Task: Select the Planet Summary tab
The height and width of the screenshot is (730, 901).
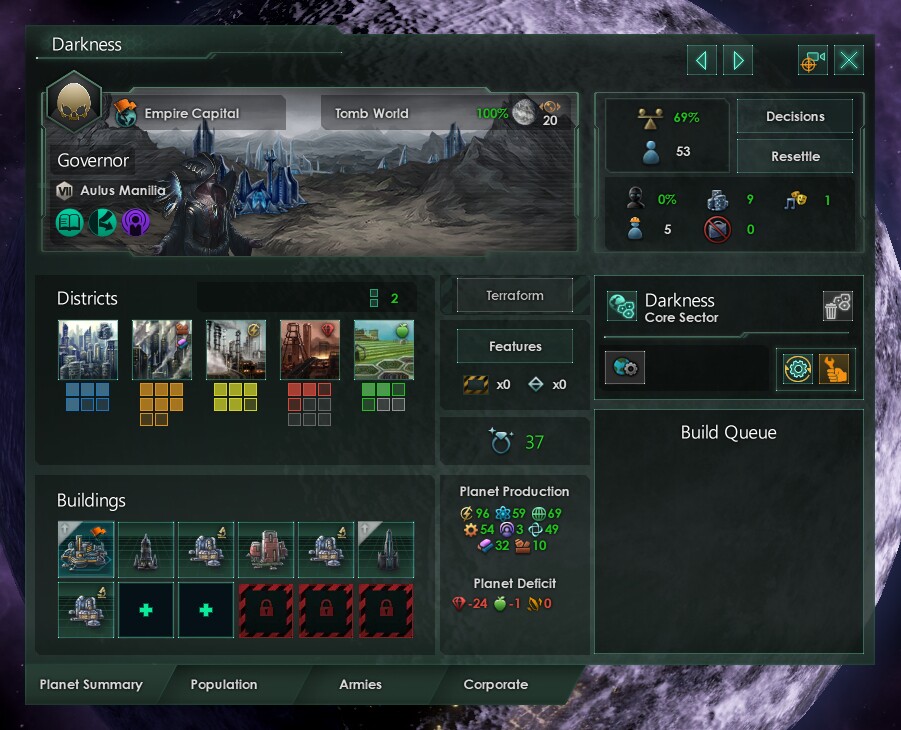Action: coord(91,685)
